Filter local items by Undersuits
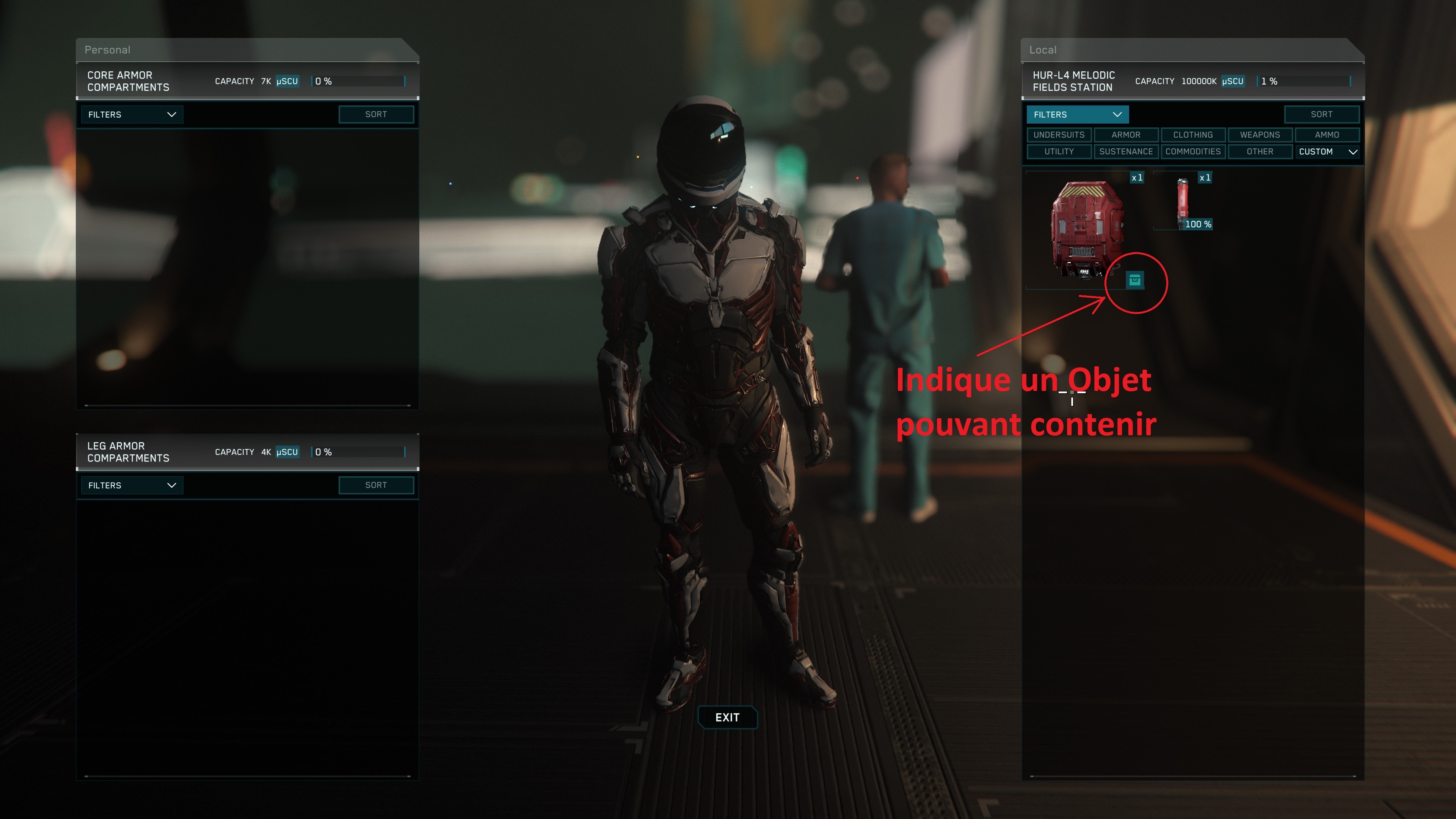1456x819 pixels. pos(1059,135)
